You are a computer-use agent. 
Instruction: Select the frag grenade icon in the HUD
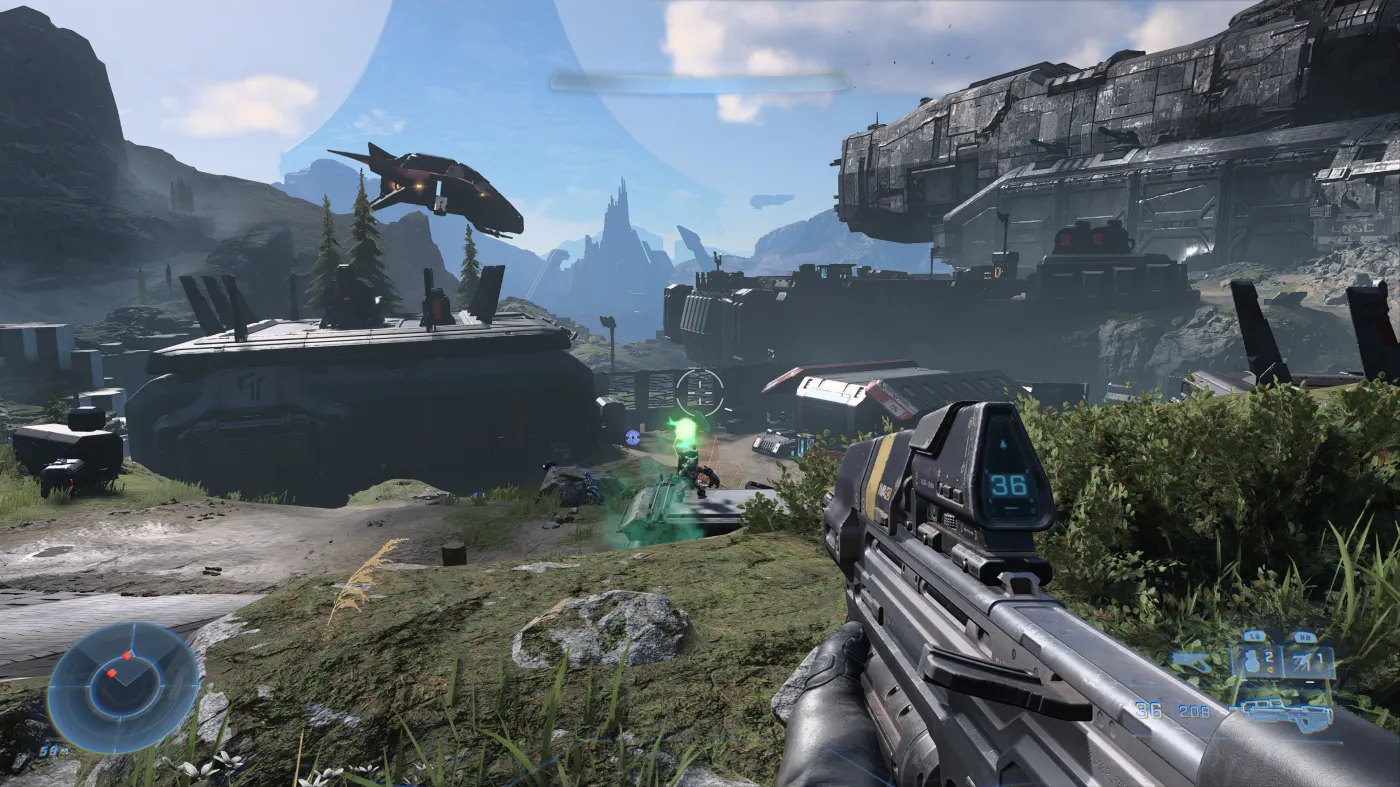[1250, 663]
